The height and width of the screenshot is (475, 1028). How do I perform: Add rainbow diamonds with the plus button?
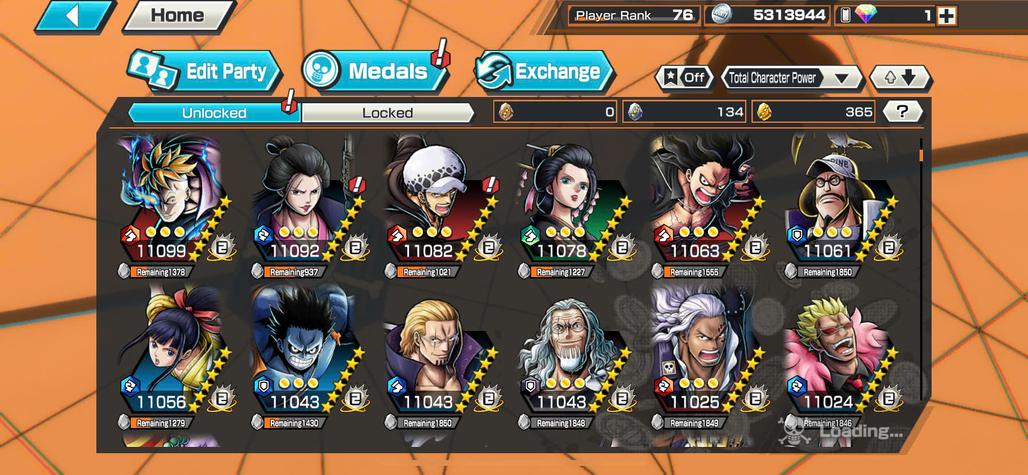(x=946, y=15)
